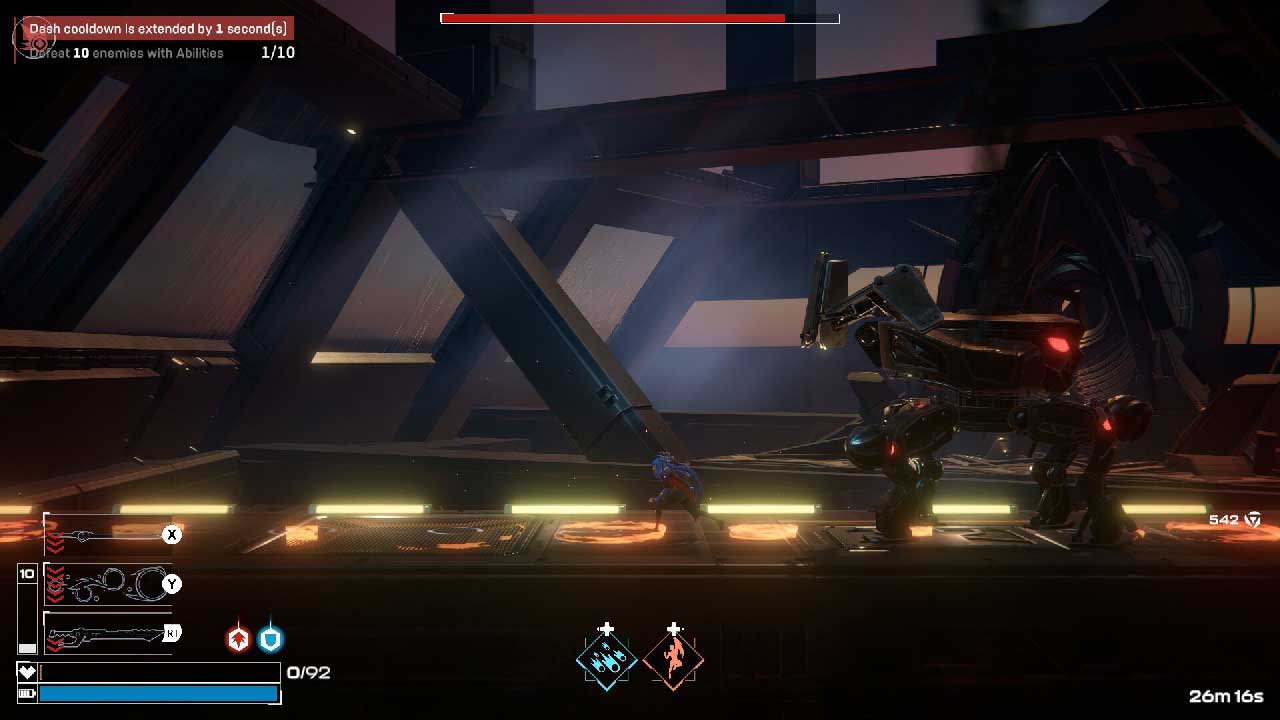This screenshot has width=1280, height=720.
Task: Select the bubble orb weapon slot
Action: pyautogui.click(x=108, y=584)
